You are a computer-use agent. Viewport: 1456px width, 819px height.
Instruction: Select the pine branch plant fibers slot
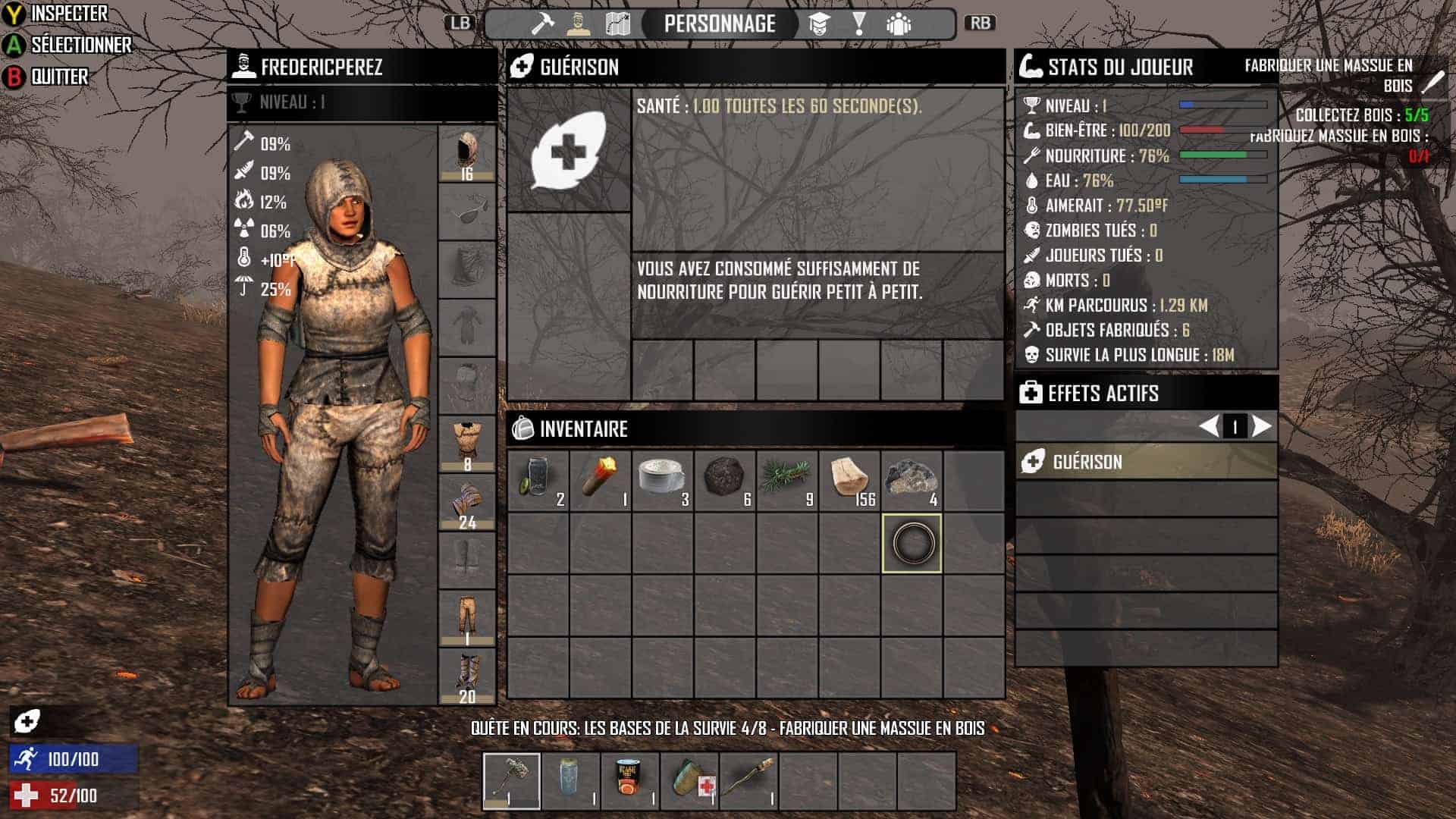coord(787,480)
